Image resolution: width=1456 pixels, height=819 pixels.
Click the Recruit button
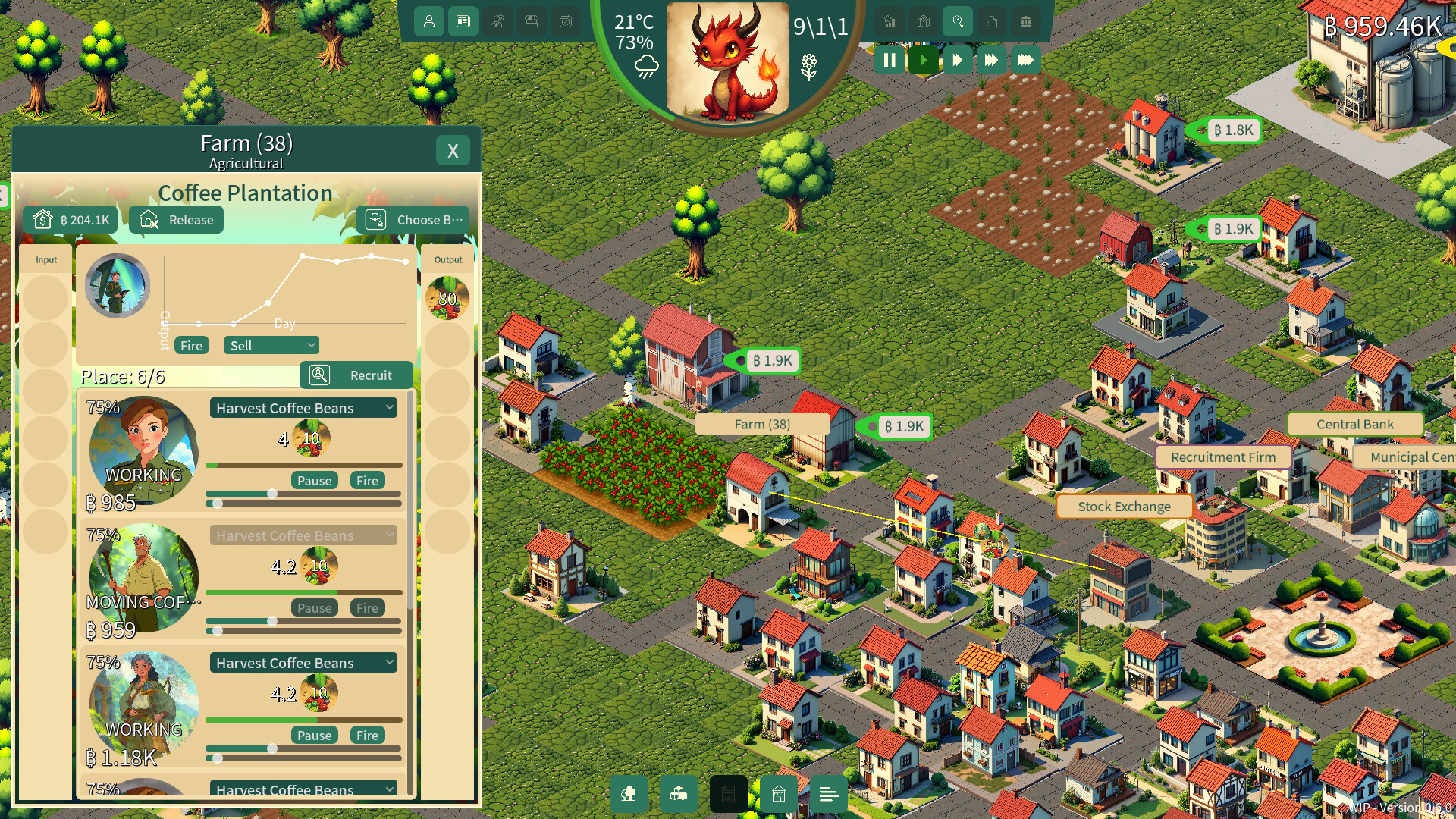click(x=356, y=375)
